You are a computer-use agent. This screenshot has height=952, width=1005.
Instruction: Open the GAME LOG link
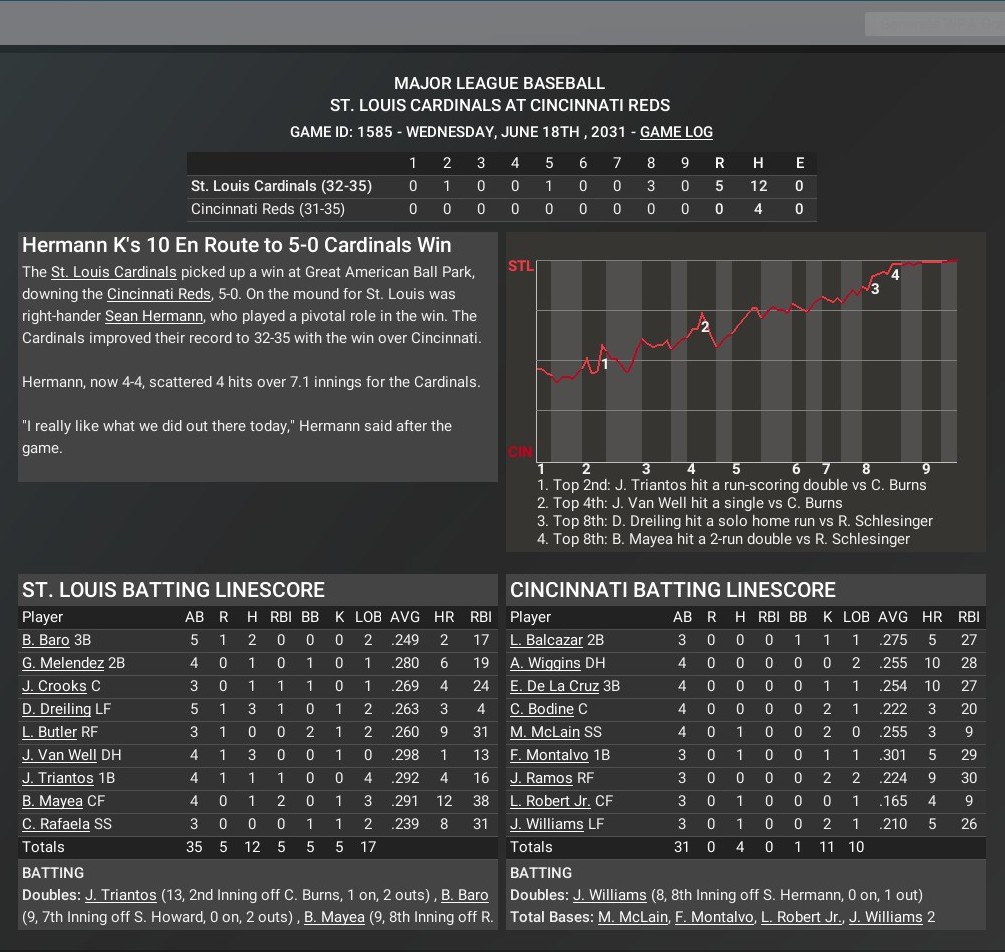pyautogui.click(x=676, y=132)
